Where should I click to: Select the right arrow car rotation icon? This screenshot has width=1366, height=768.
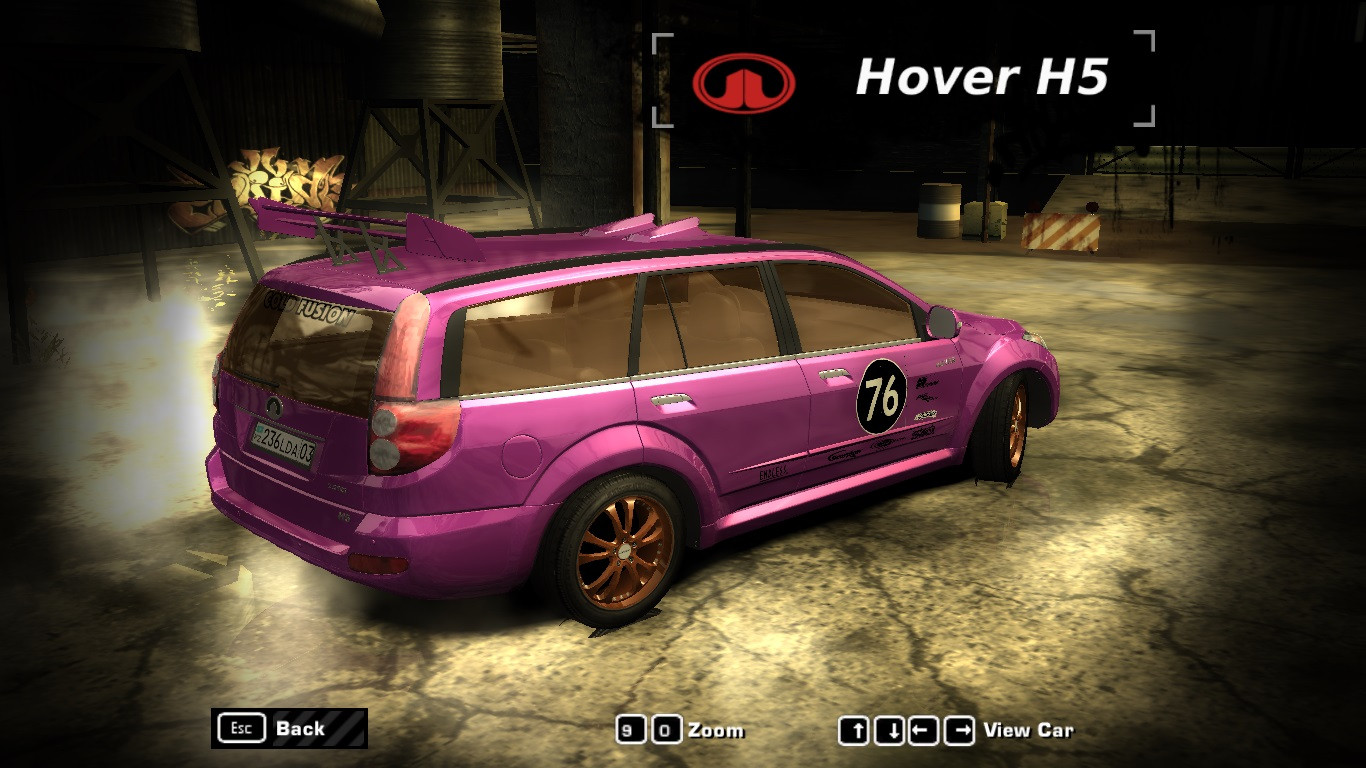957,730
